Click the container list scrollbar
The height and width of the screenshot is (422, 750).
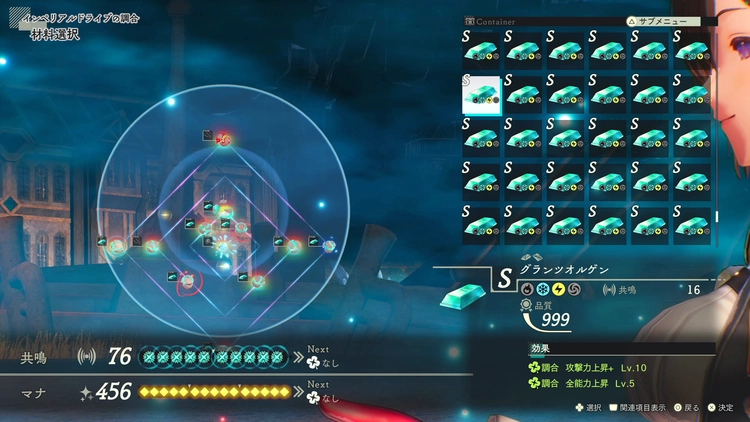(715, 216)
